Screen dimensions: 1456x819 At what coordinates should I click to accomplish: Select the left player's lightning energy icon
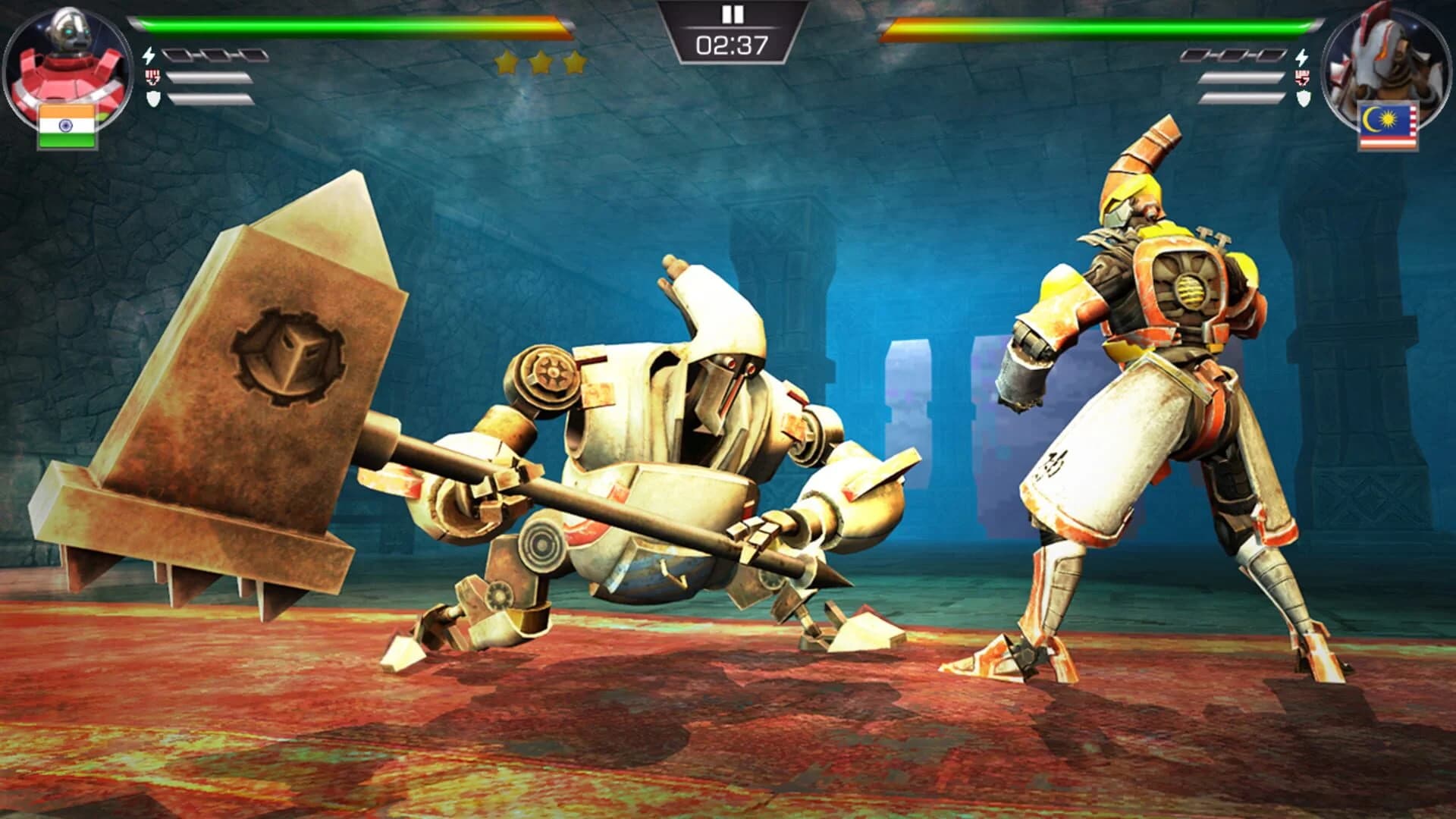(149, 55)
